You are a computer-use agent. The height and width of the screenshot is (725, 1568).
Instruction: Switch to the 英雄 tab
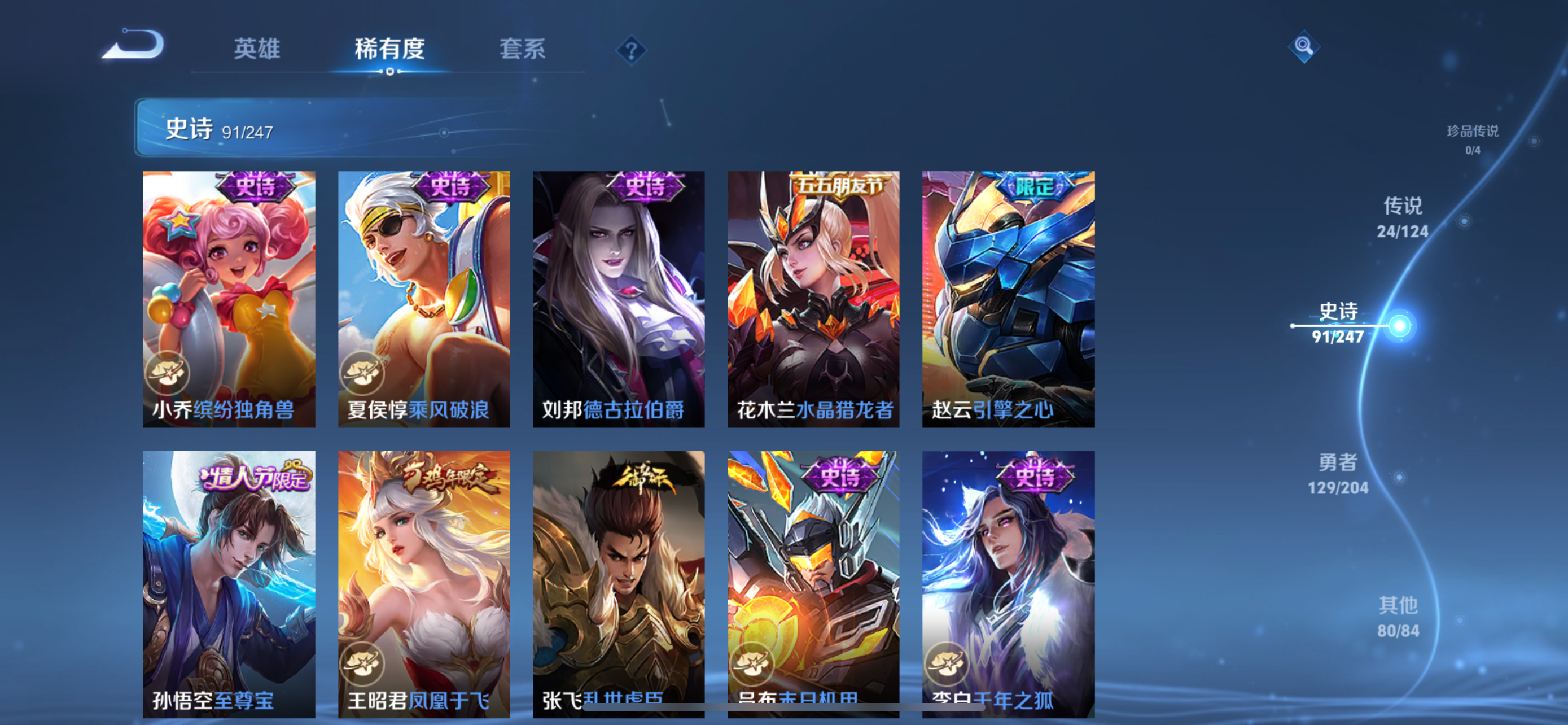[x=256, y=49]
